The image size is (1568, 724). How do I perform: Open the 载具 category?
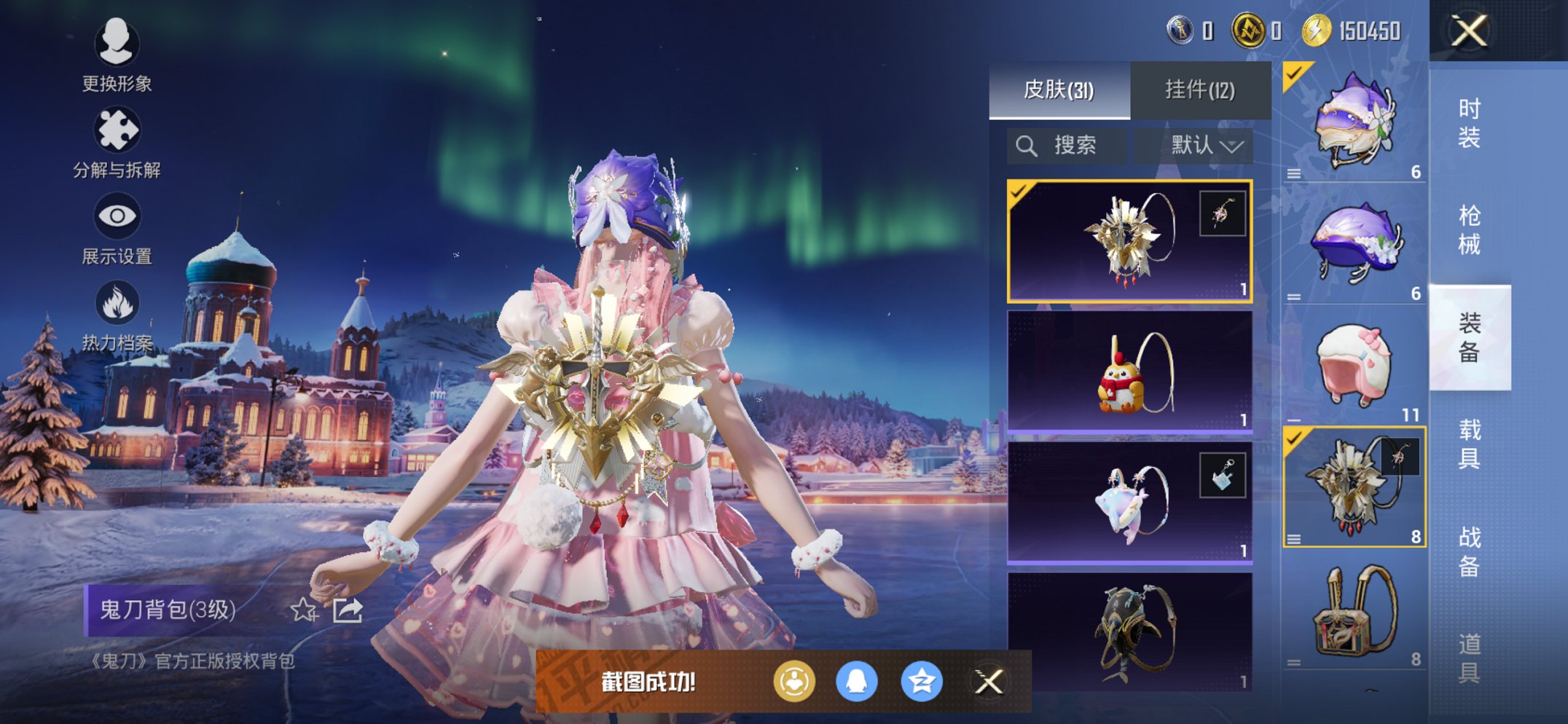point(1469,444)
